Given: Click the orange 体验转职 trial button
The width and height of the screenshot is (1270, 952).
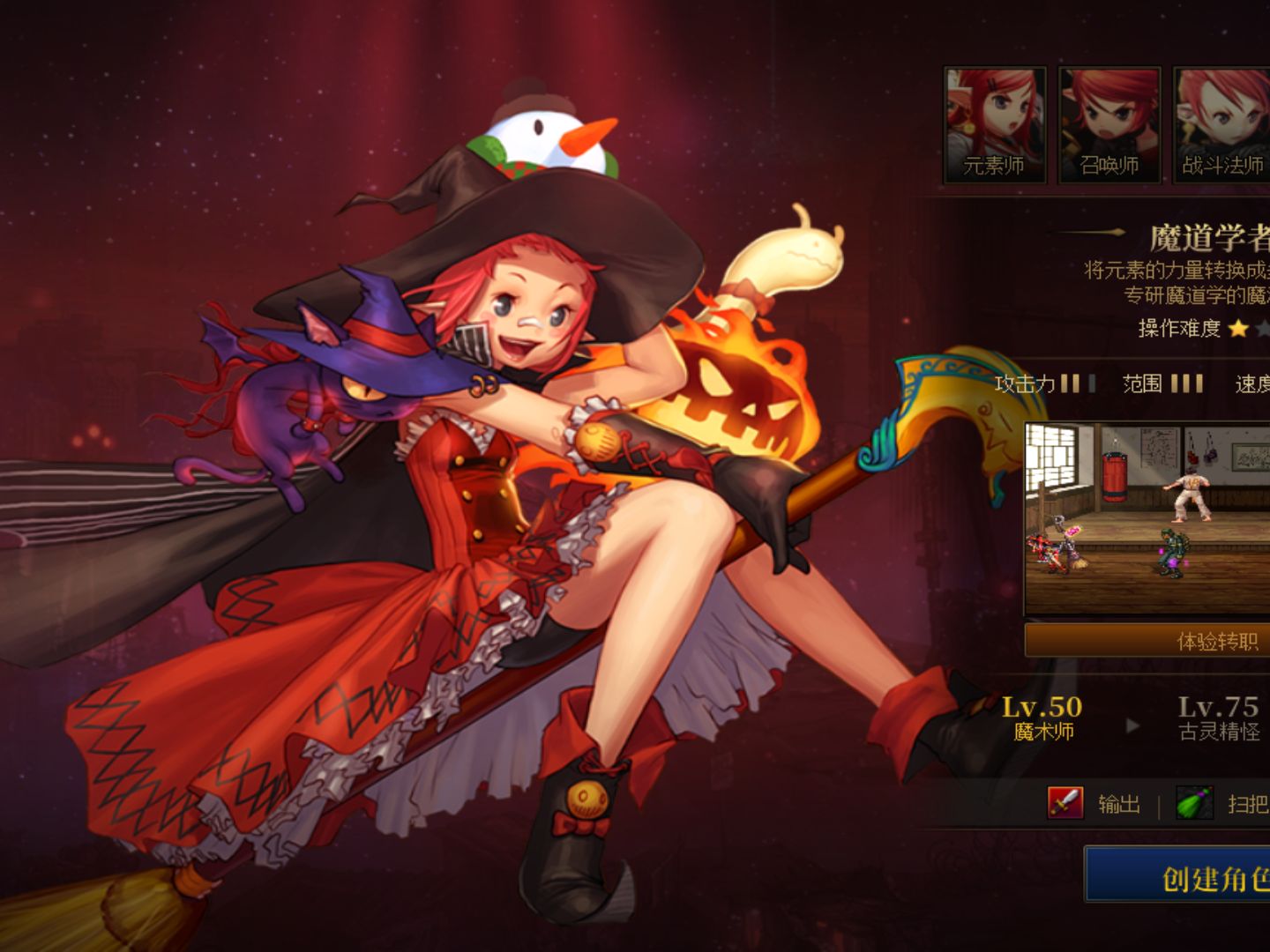Looking at the screenshot, I should coord(1147,641).
